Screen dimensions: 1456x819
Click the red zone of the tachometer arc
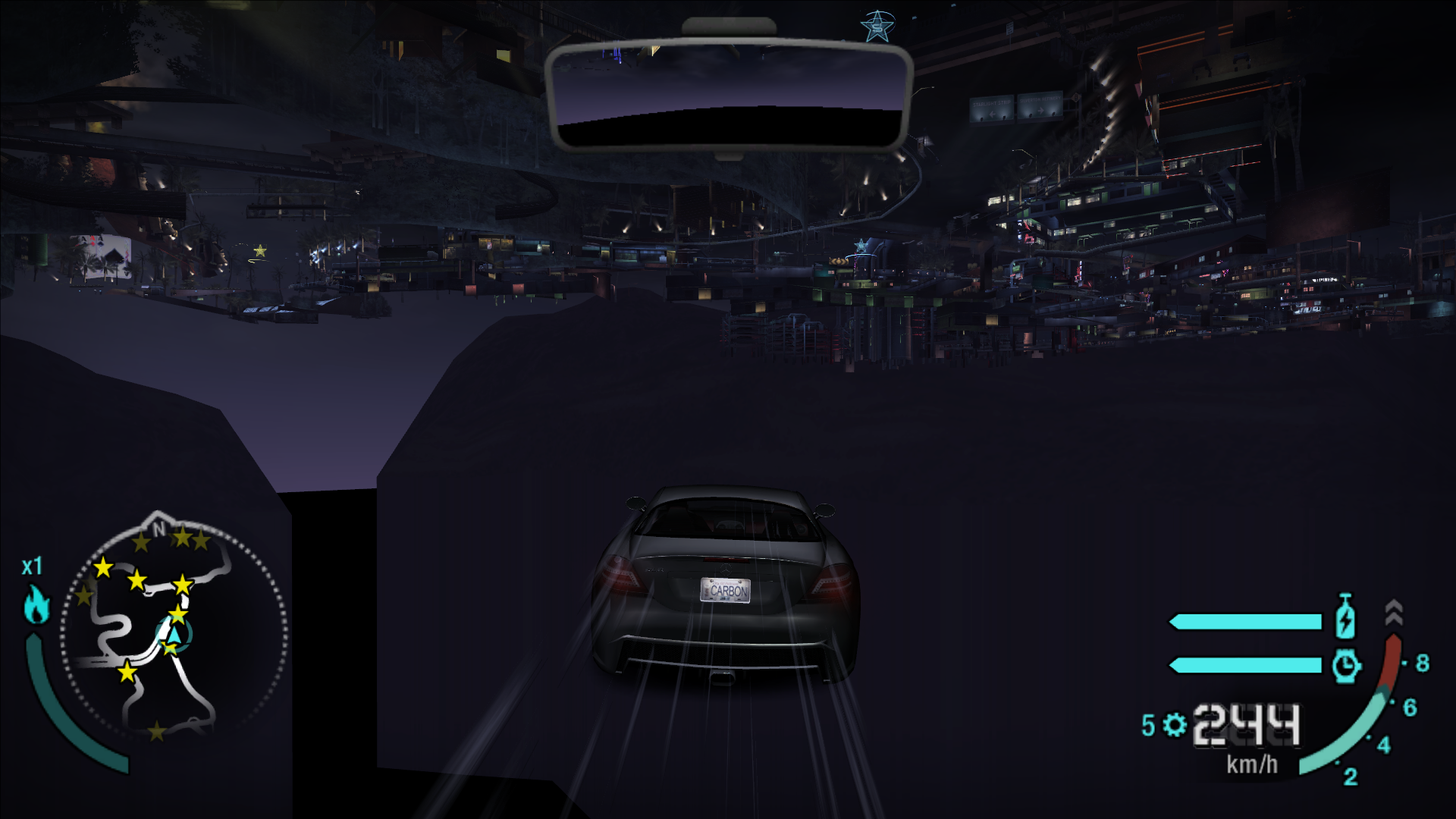pos(1392,654)
